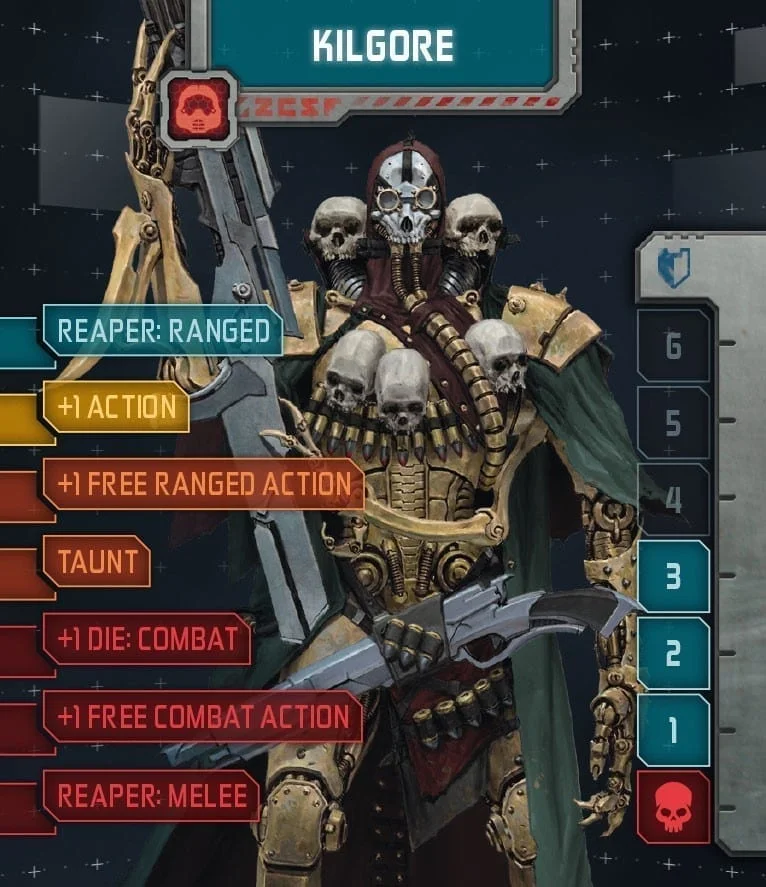Select the +1 Free Combat Action upgrade
Image resolution: width=766 pixels, height=887 pixels.
[x=202, y=716]
